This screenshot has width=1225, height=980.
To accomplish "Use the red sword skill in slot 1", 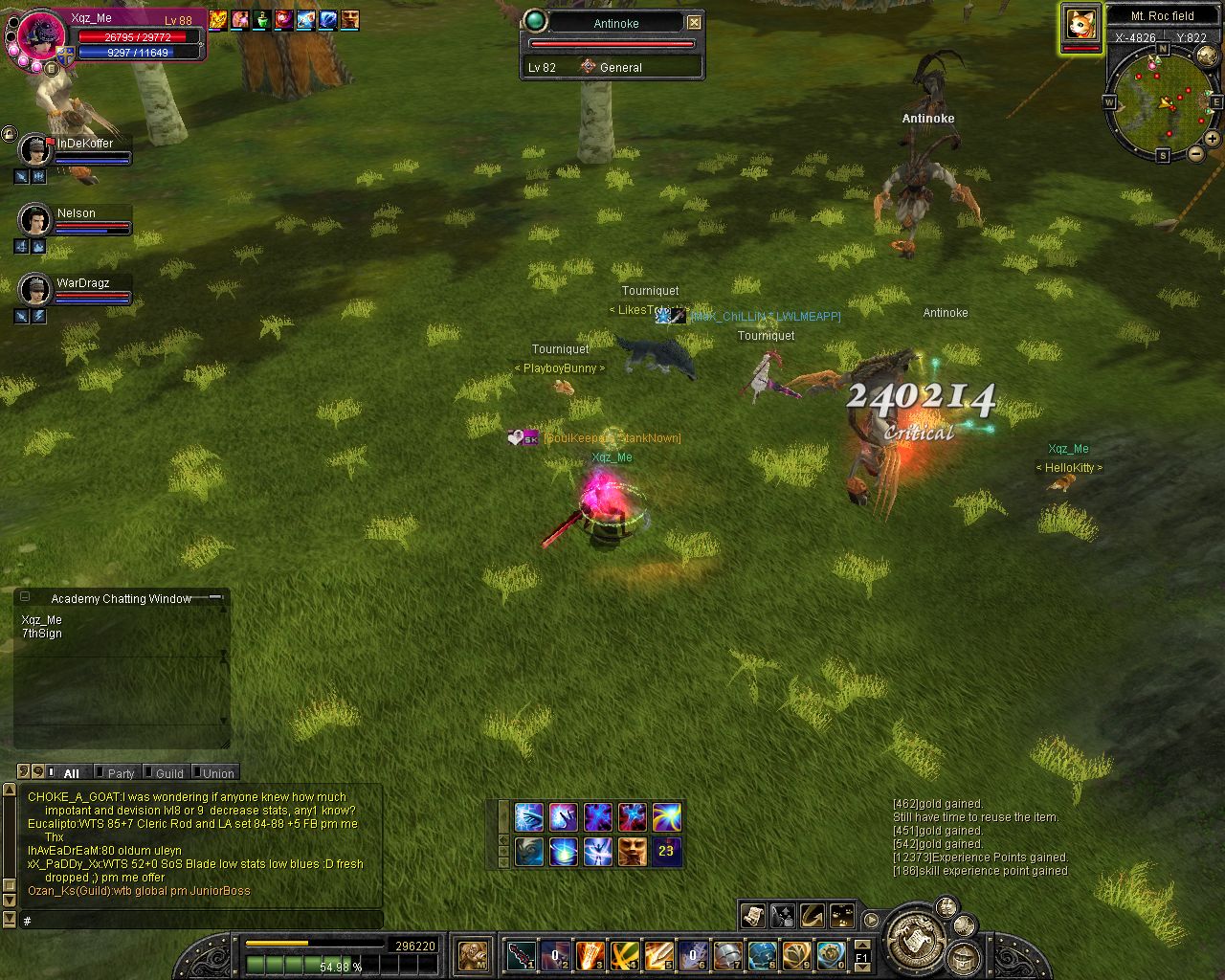I will 522,955.
